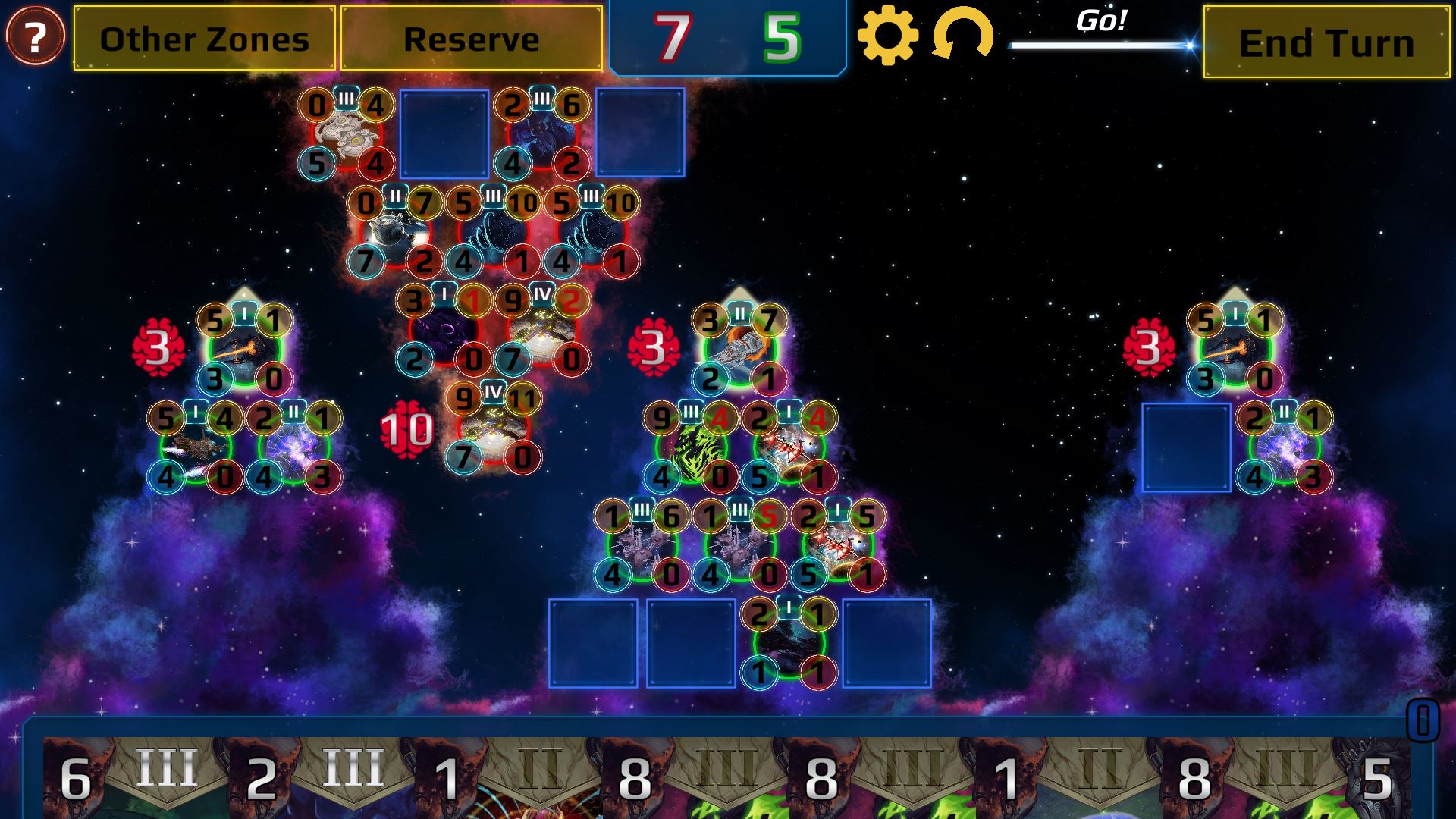Target the enemy card showing 2 III 6
Screen dimensions: 1456x819
542,134
